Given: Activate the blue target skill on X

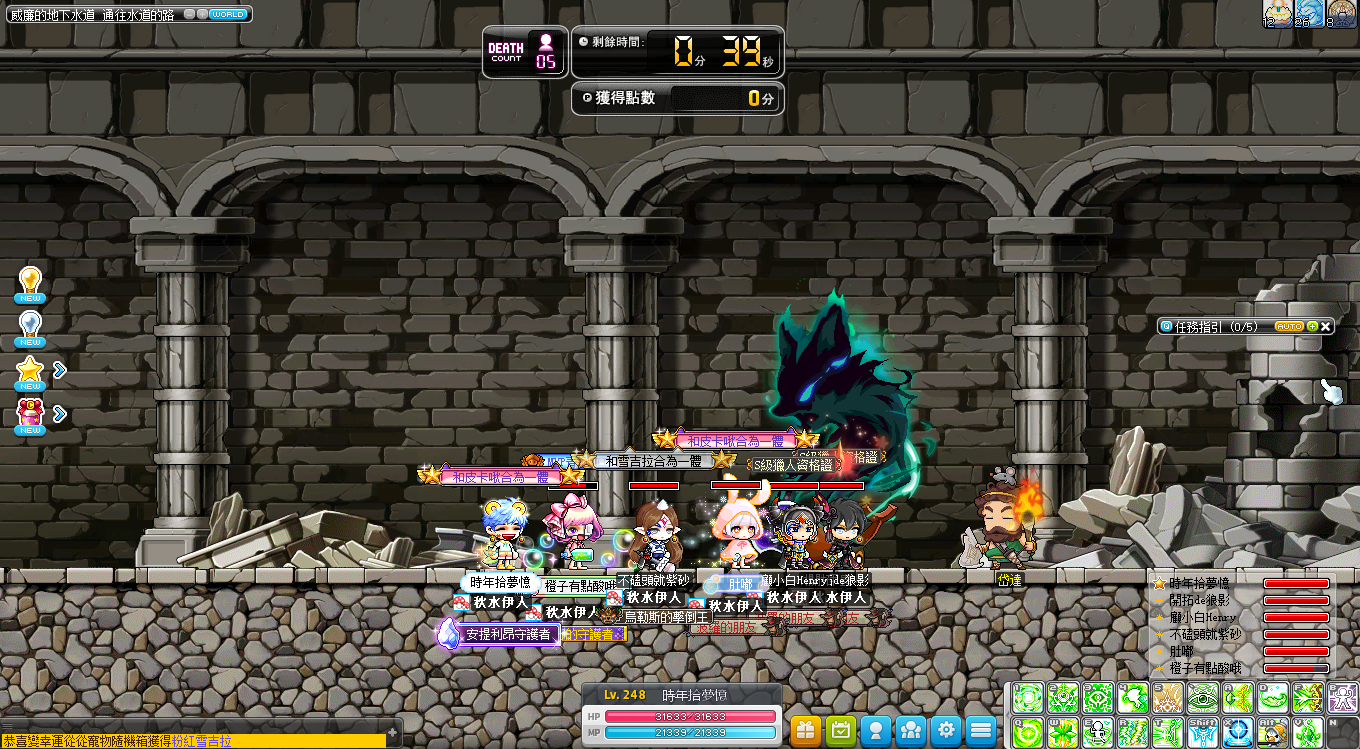Looking at the screenshot, I should (1237, 732).
